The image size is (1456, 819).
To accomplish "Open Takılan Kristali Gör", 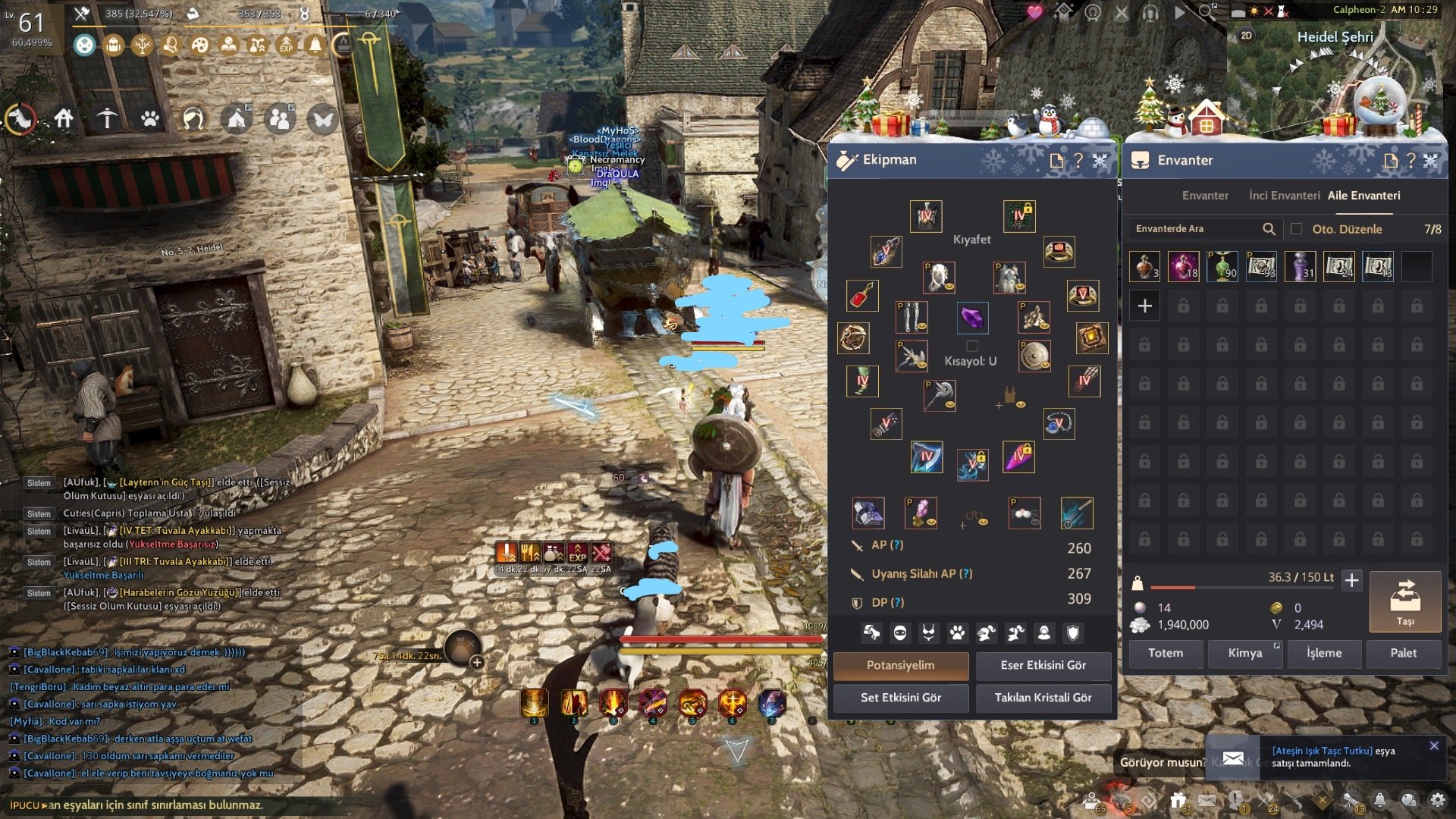I will click(1043, 698).
